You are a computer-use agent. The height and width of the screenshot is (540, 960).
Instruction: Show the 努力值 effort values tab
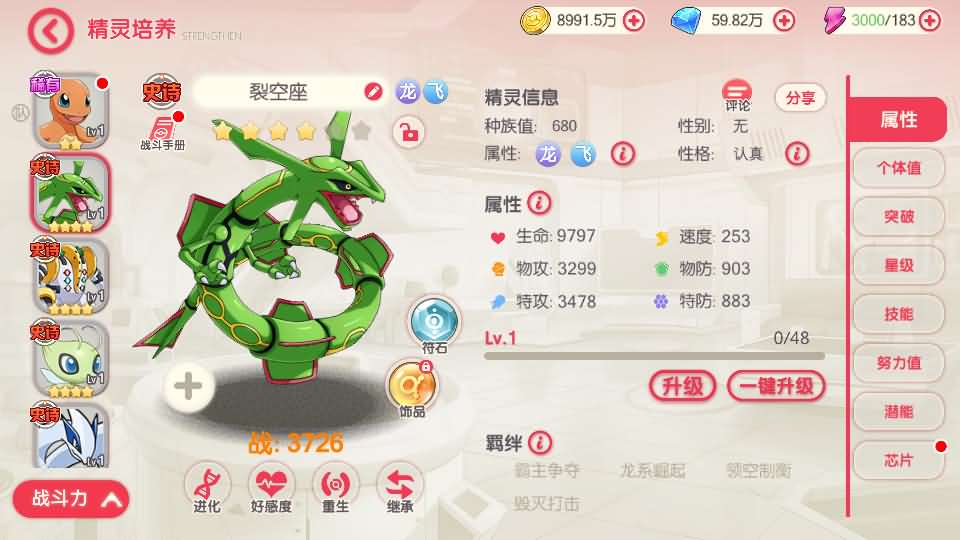click(898, 363)
